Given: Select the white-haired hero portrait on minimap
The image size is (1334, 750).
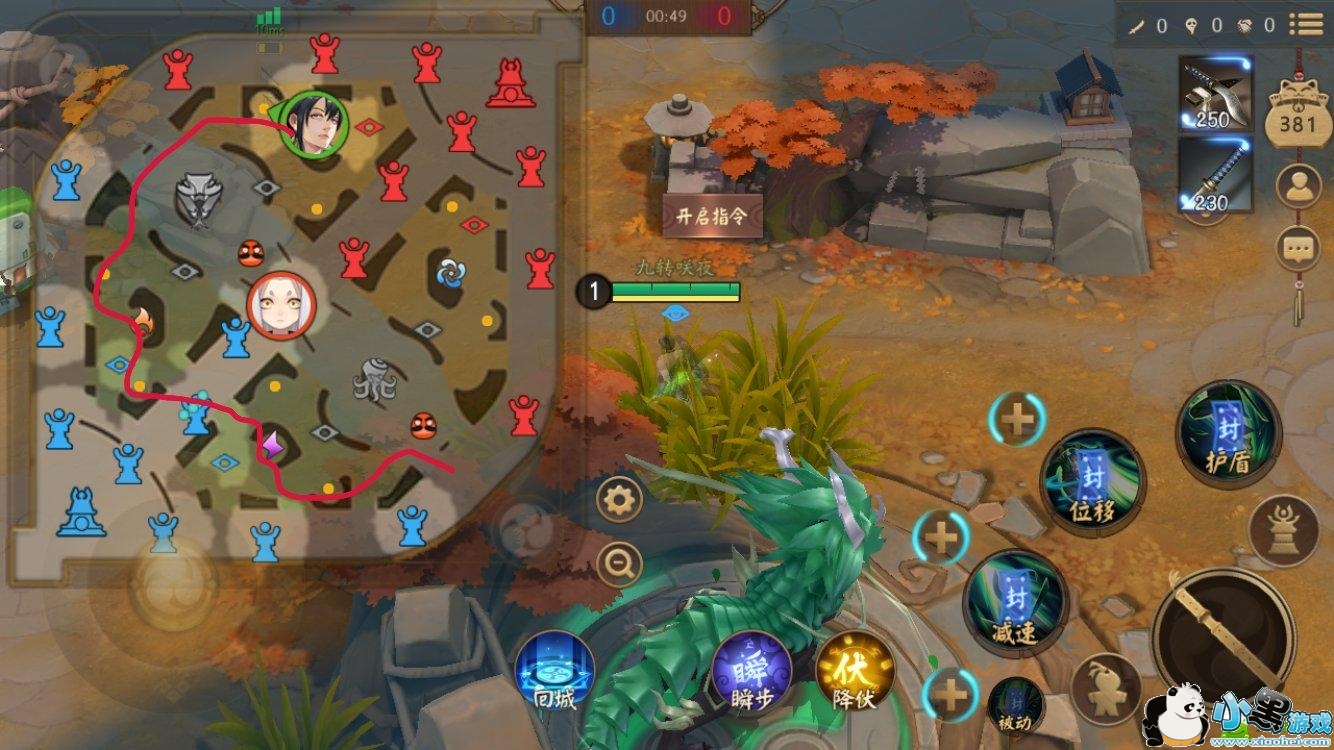Looking at the screenshot, I should 281,306.
